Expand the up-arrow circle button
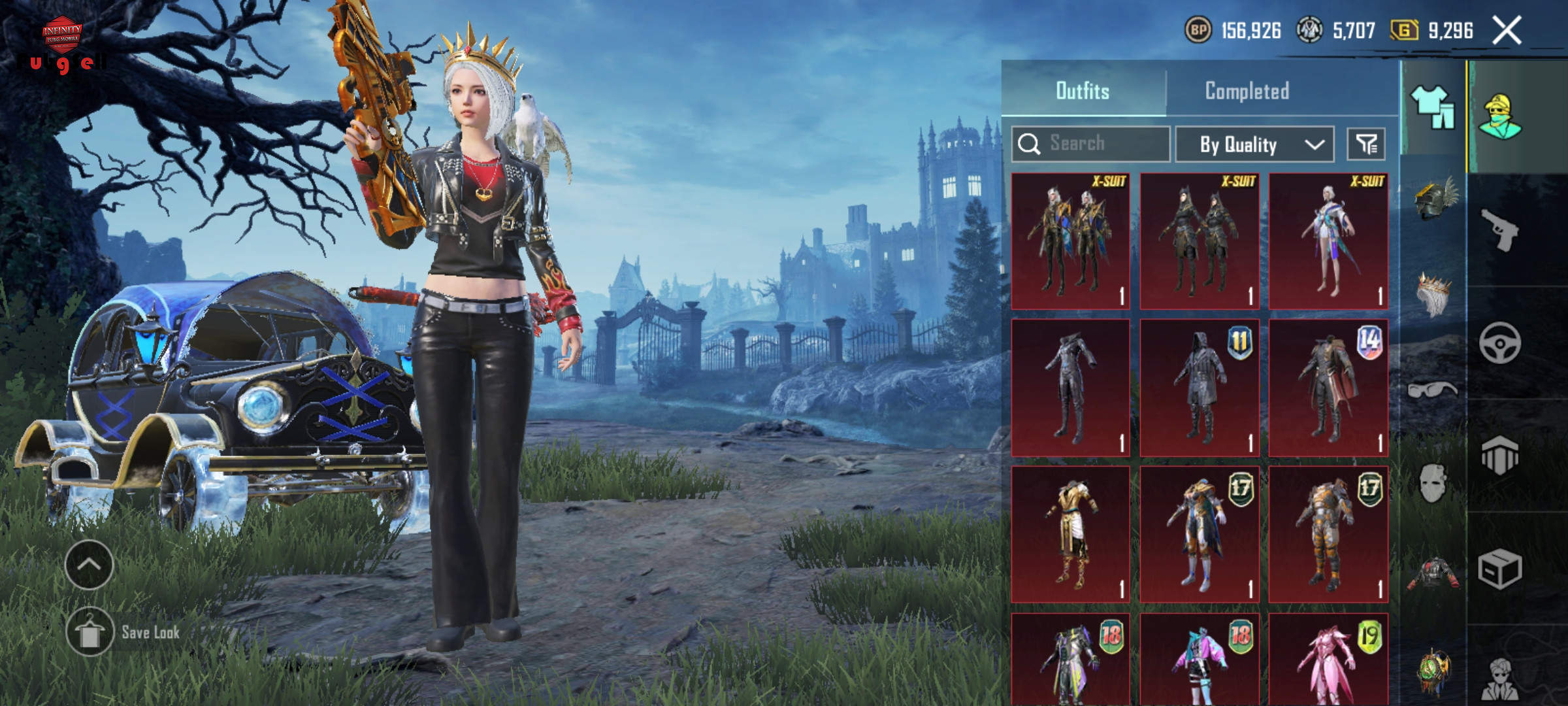Viewport: 1568px width, 706px height. click(90, 565)
